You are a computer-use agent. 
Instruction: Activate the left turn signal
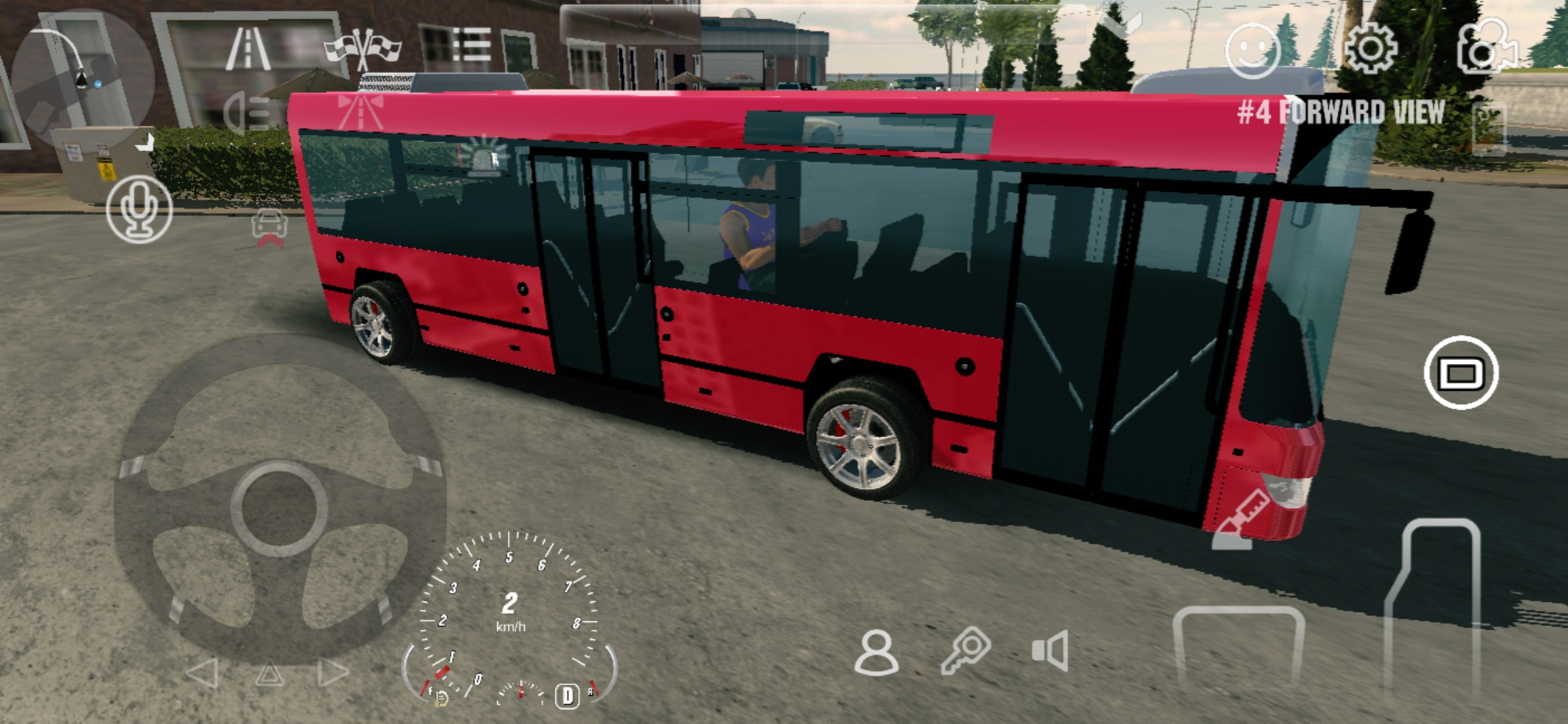[x=202, y=672]
